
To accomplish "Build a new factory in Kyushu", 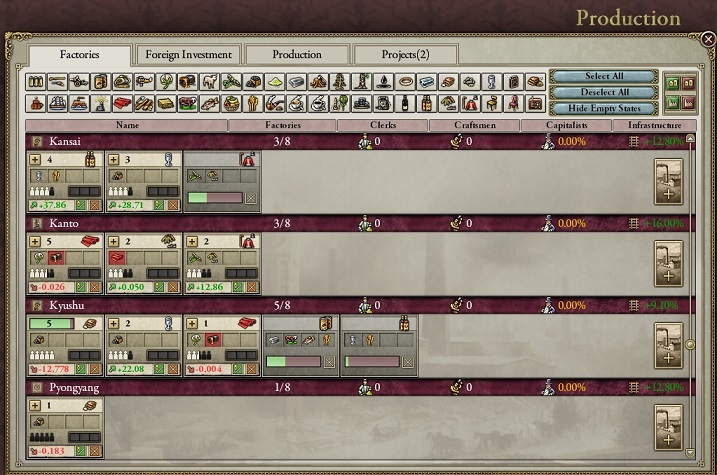I will tap(668, 345).
